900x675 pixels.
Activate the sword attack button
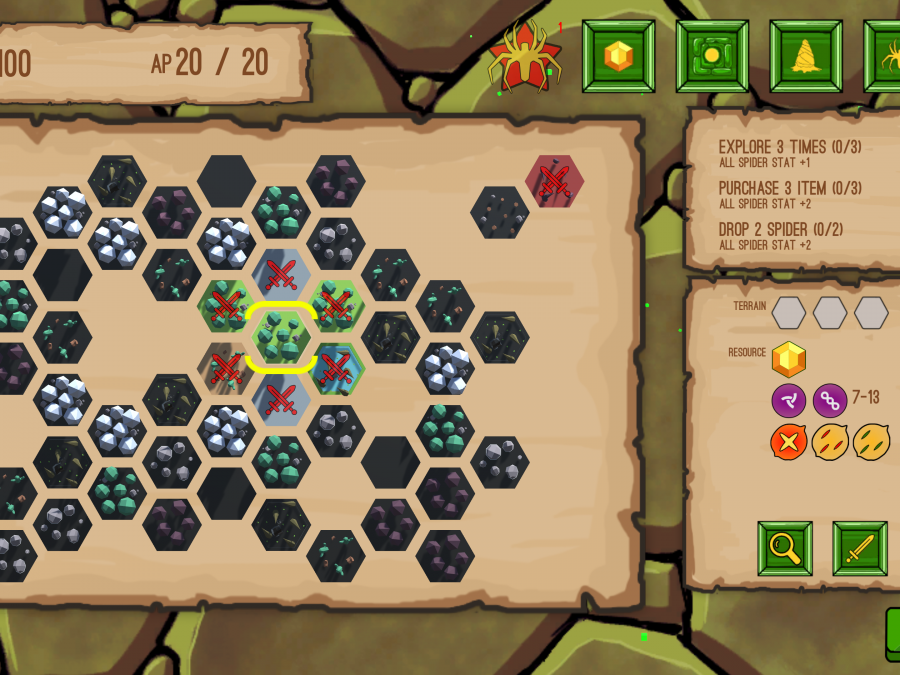(x=860, y=548)
